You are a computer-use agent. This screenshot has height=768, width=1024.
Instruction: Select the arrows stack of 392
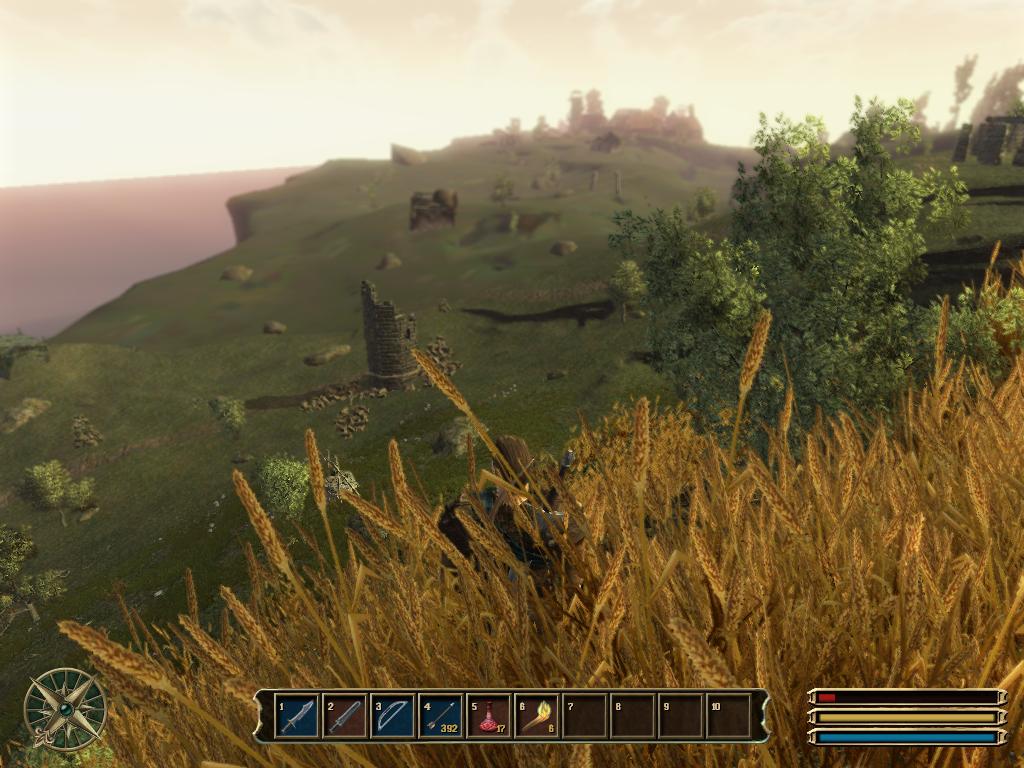[x=440, y=716]
